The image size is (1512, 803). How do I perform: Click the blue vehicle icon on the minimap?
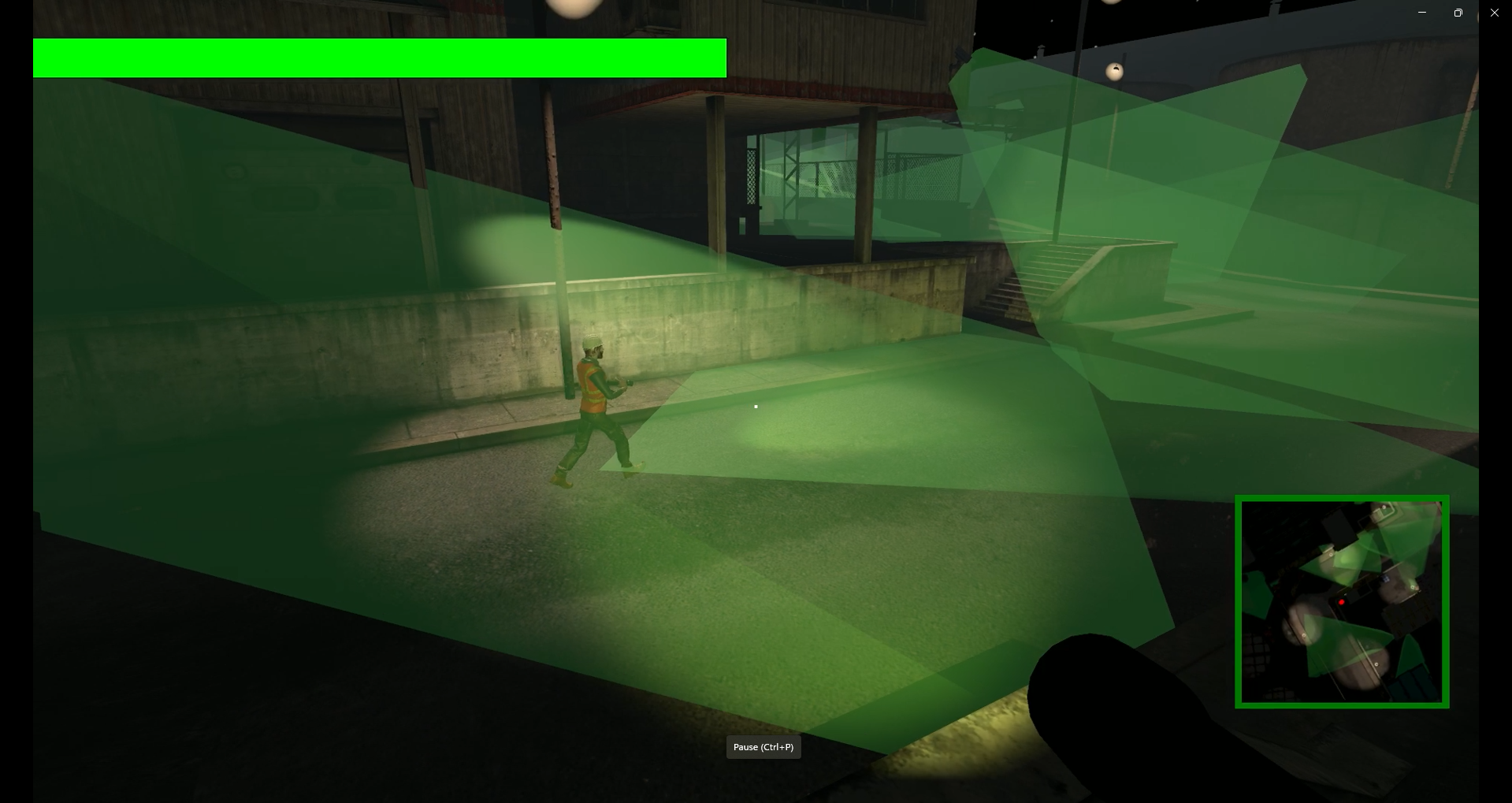1385,578
